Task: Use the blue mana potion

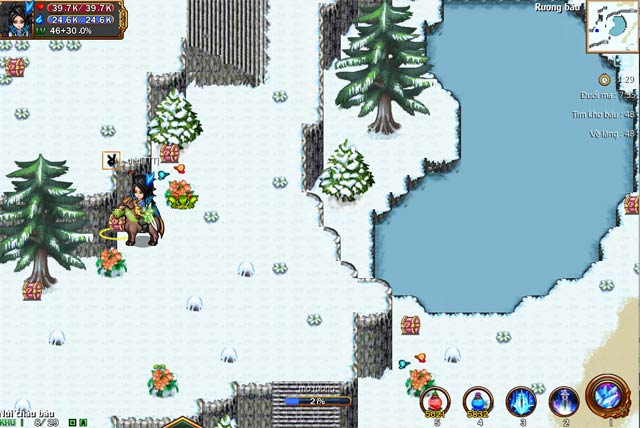Action: [x=477, y=401]
